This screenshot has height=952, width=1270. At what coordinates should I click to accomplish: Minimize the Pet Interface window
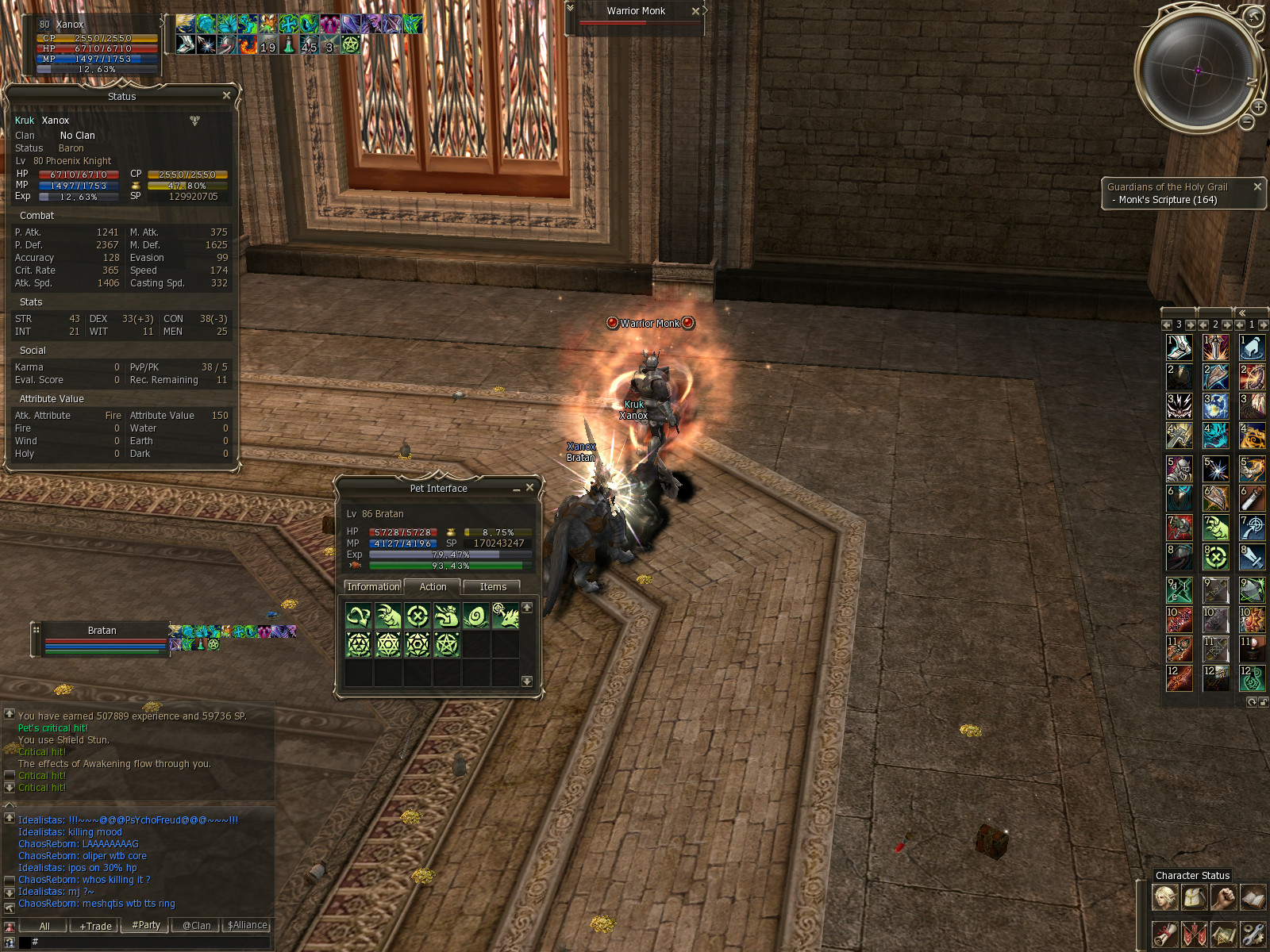[x=516, y=489]
